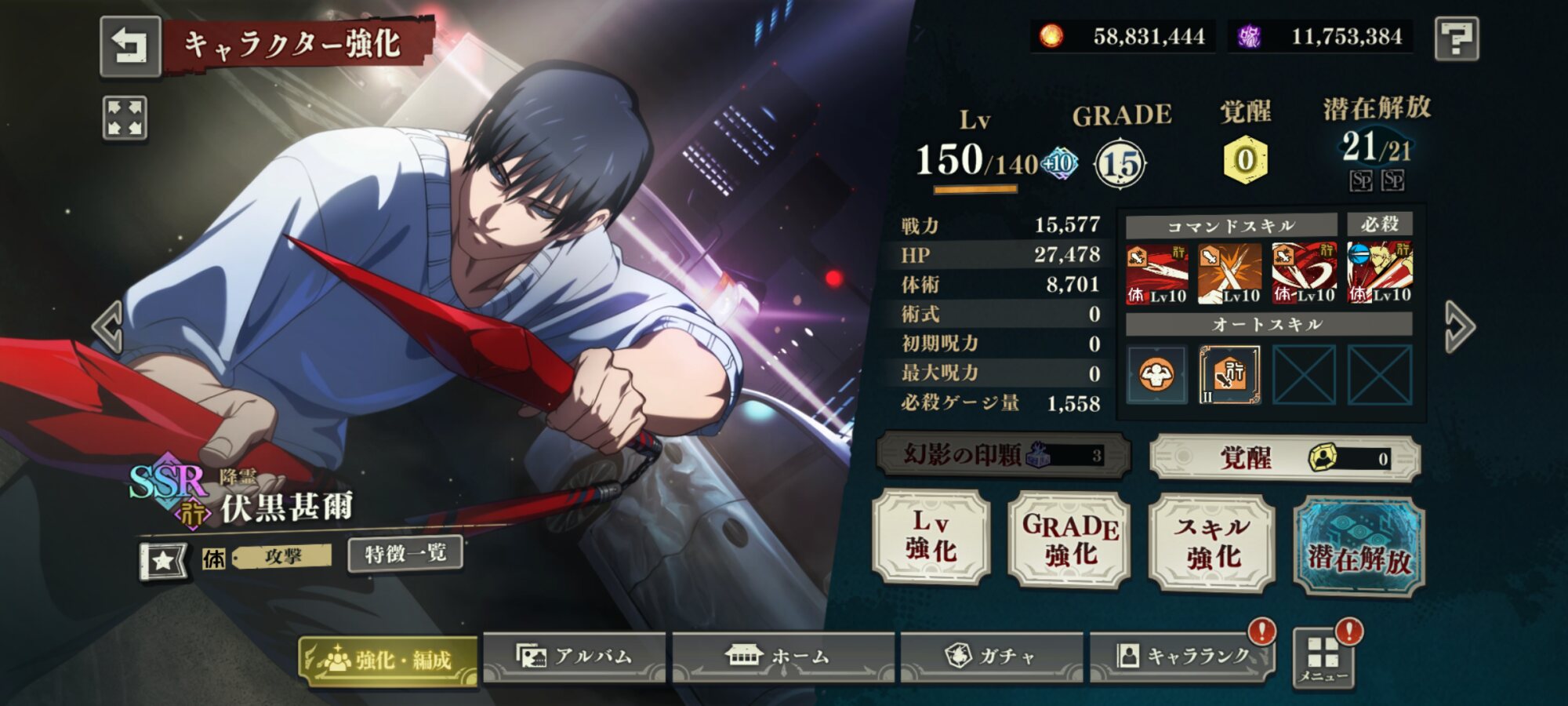Inspect the 必殺 special skill icon
1568x706 pixels.
point(1379,273)
